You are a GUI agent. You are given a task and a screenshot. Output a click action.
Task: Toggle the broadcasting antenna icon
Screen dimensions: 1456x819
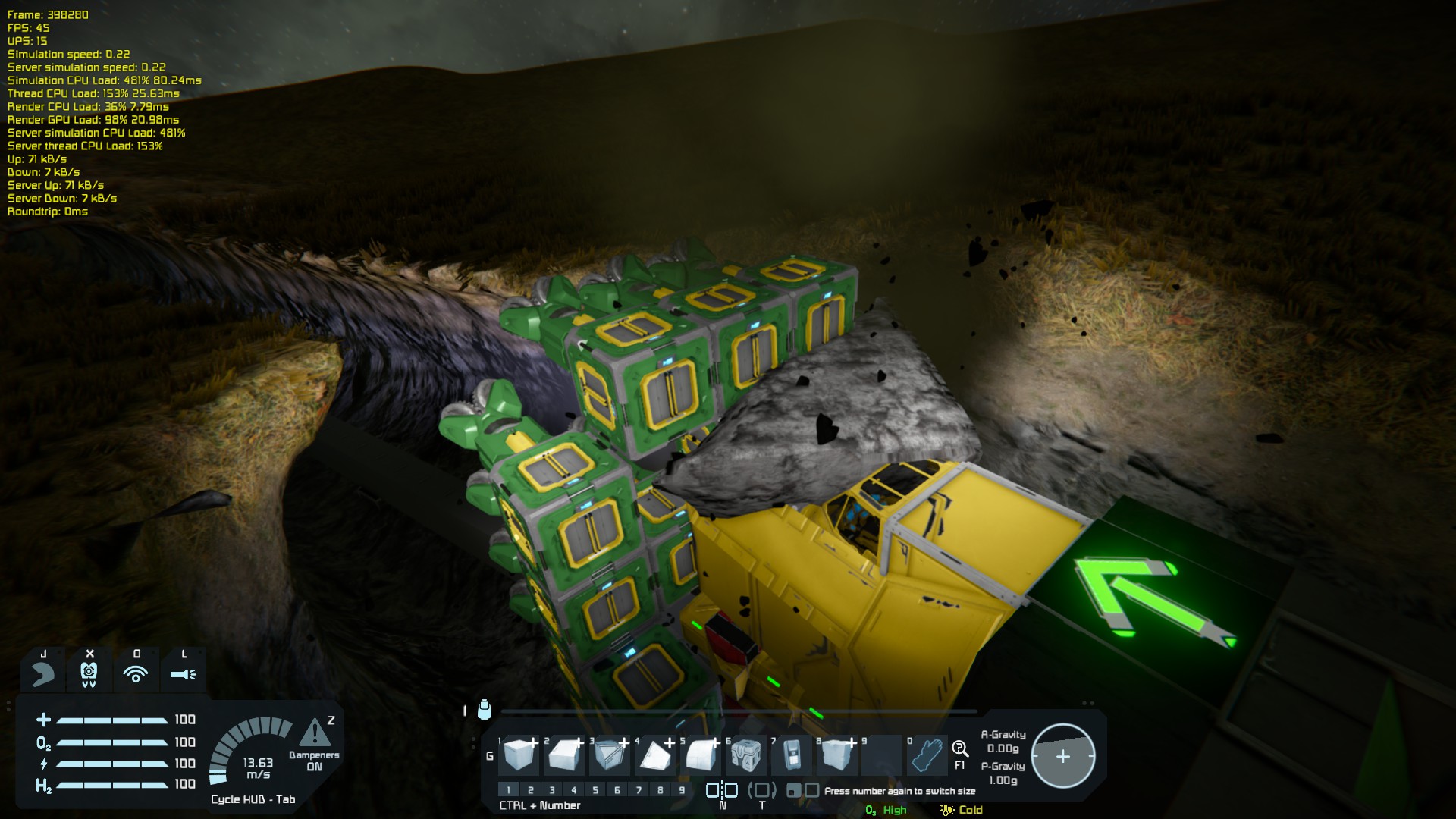(x=136, y=673)
